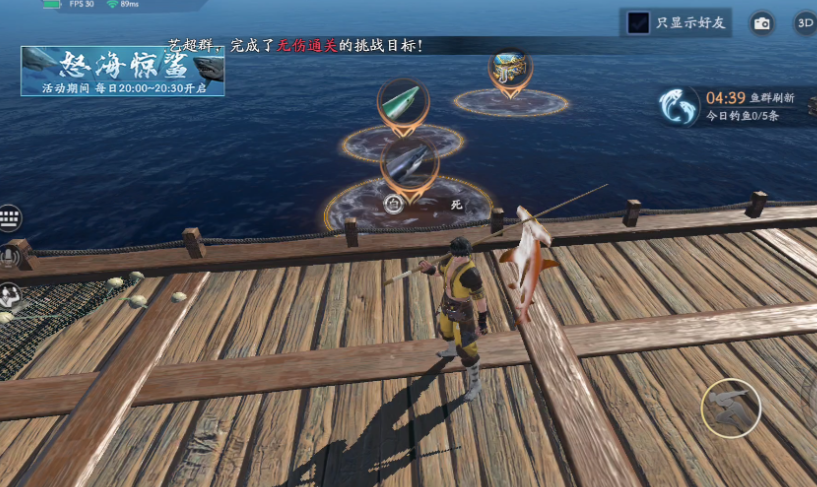
Task: Tap the fishing action button
Action: [731, 408]
